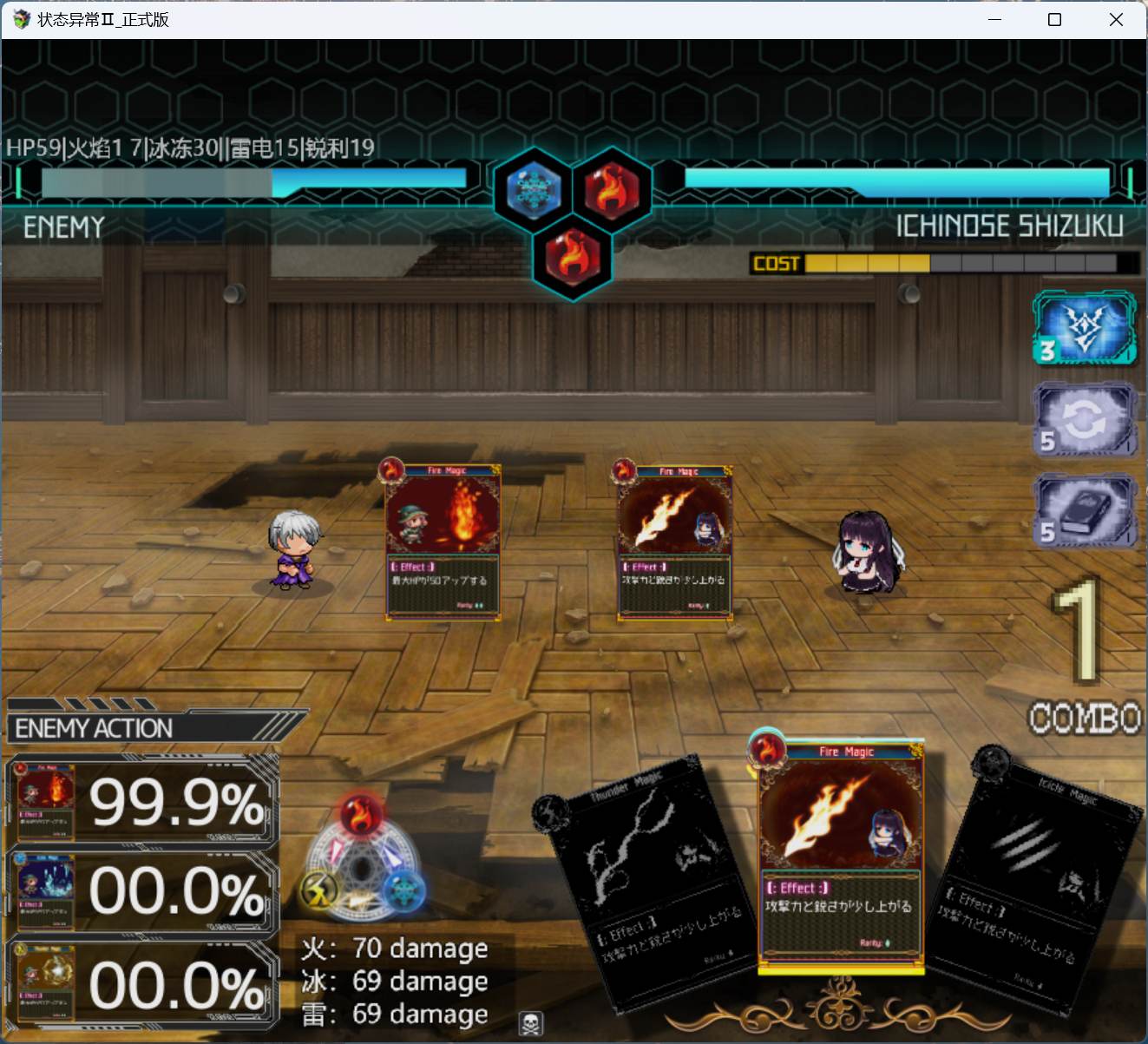The height and width of the screenshot is (1044, 1148).
Task: Select the 99.9% enemy action entry
Action: click(x=141, y=803)
